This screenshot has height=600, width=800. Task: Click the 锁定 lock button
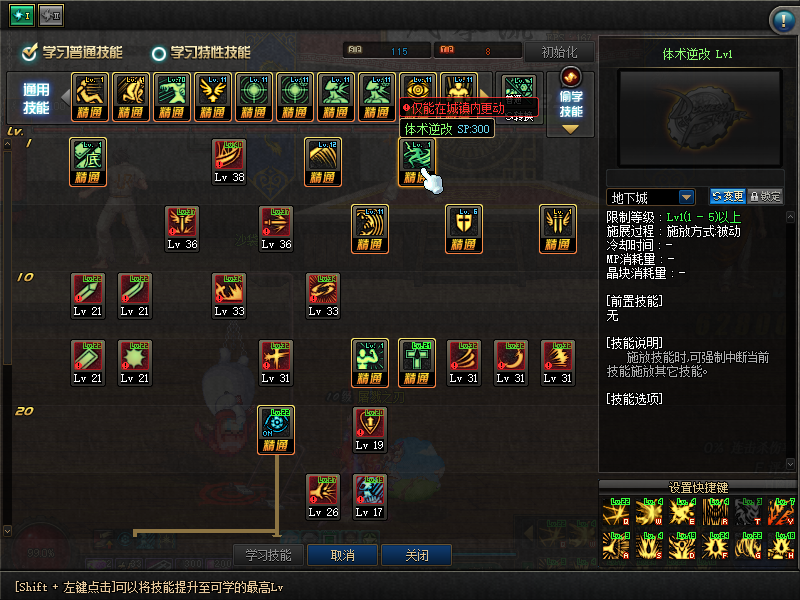765,197
